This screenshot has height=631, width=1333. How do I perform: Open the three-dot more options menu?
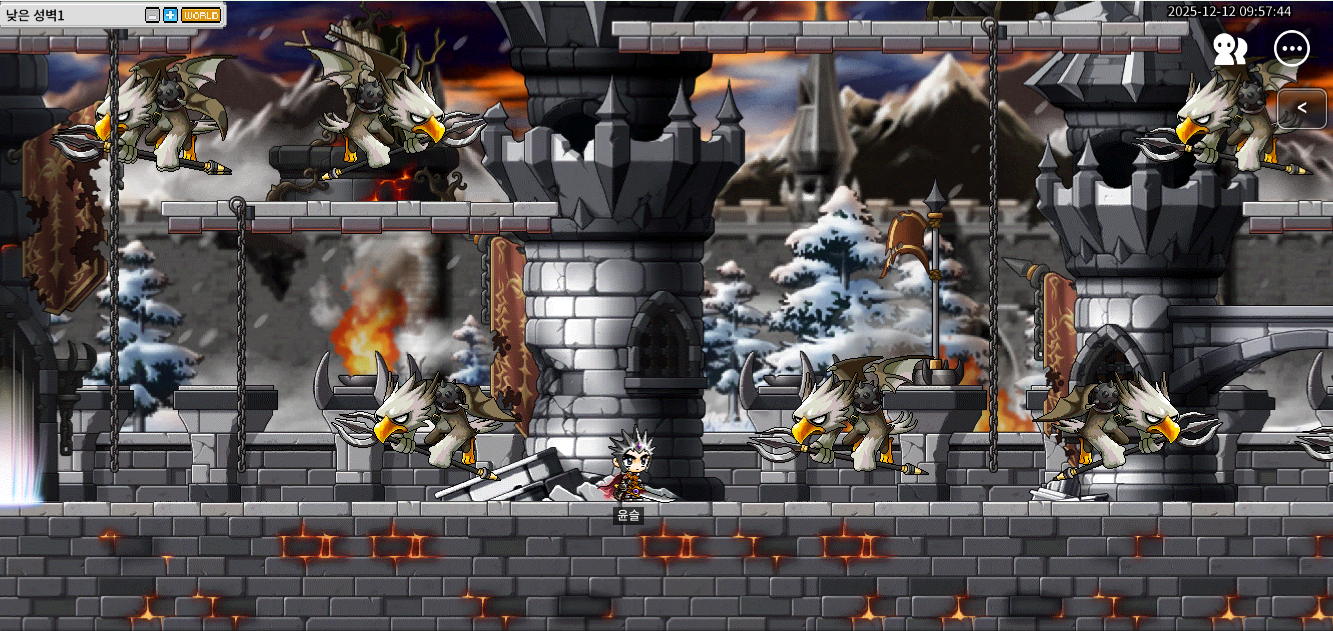[x=1292, y=49]
